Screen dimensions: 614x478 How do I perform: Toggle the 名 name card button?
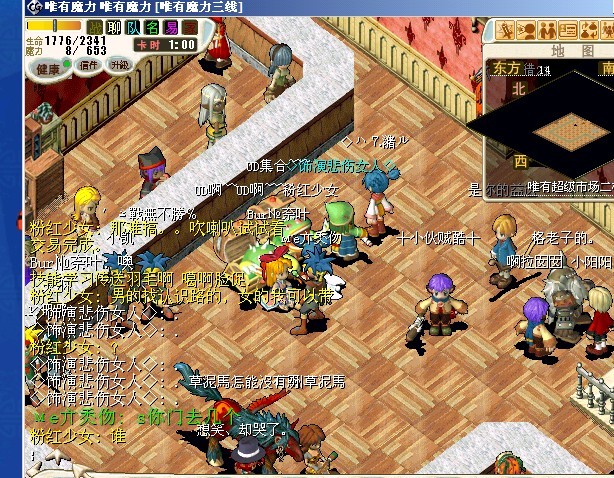coord(151,27)
